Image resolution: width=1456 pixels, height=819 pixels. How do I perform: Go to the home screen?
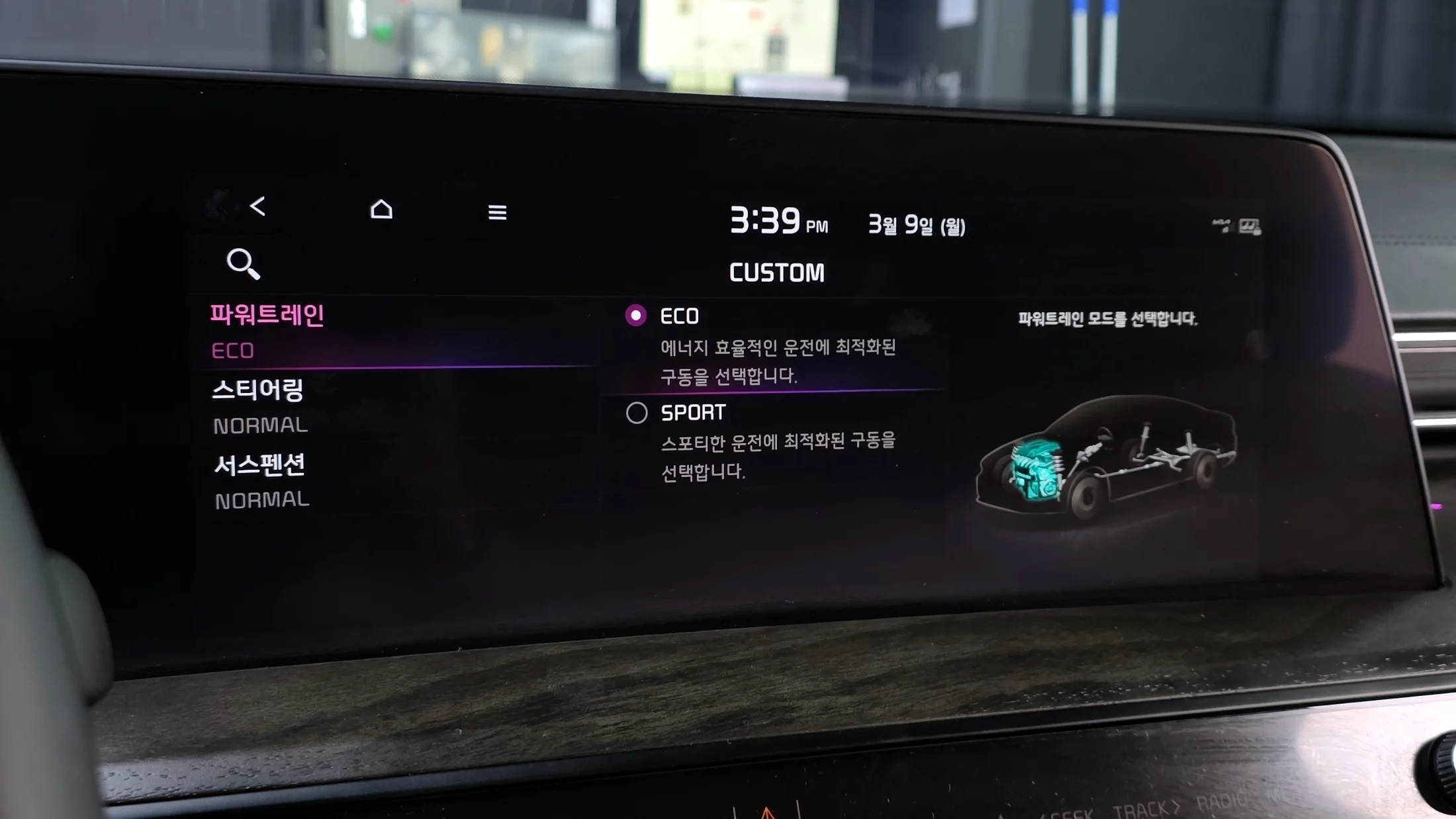coord(381,210)
